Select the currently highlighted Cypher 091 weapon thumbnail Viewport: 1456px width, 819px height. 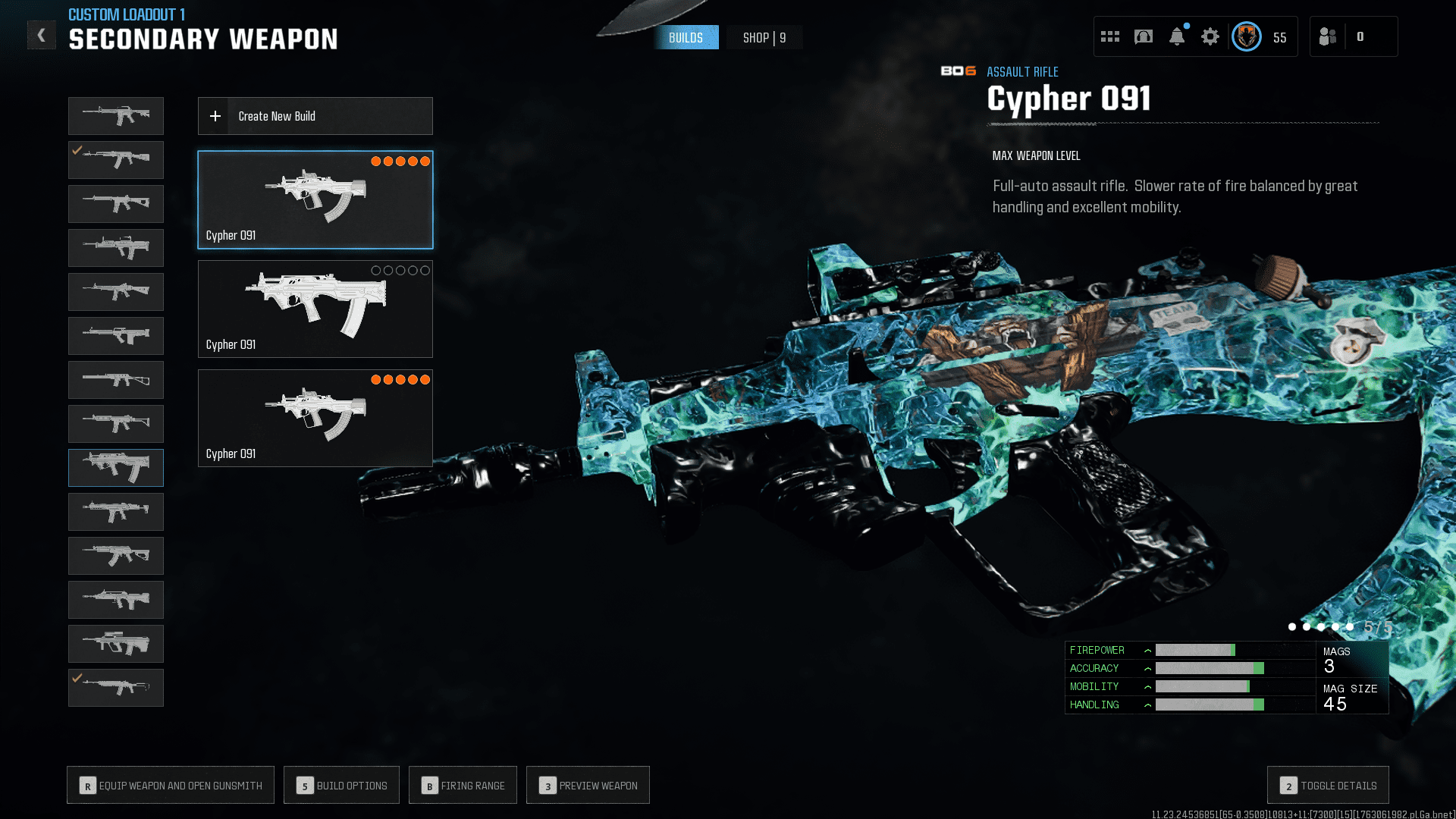[116, 468]
